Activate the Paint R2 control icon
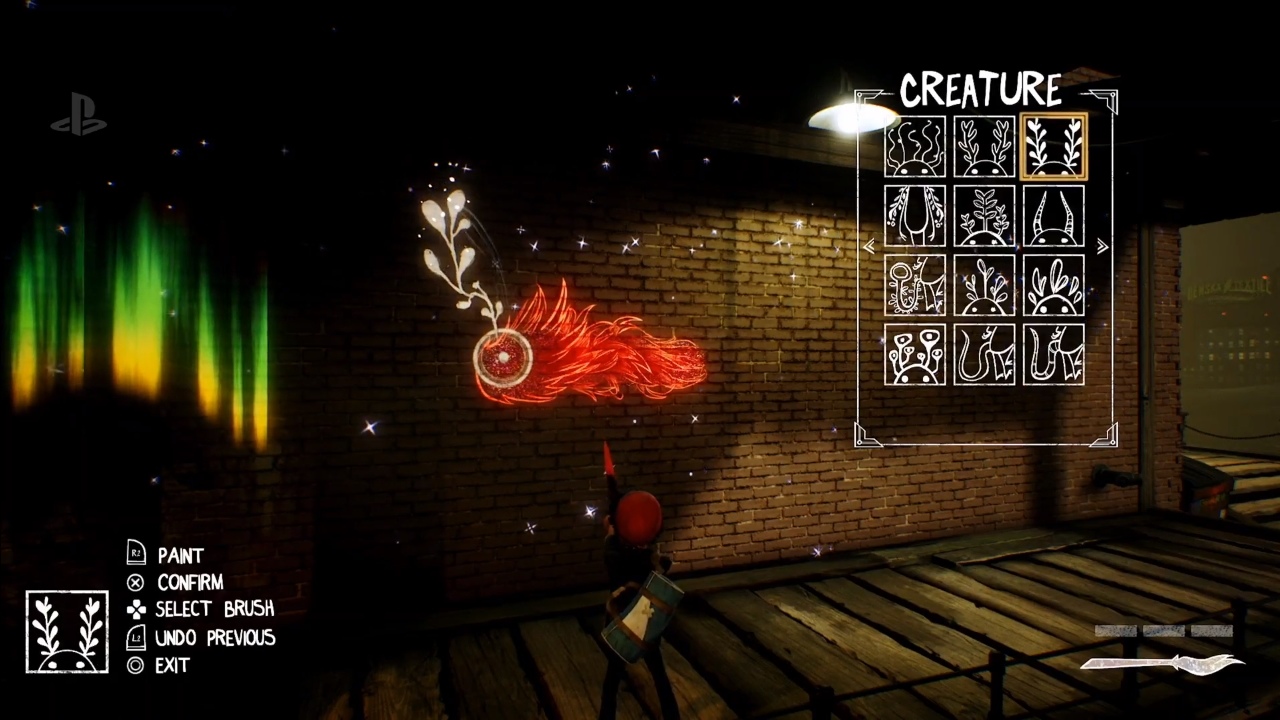 point(136,555)
